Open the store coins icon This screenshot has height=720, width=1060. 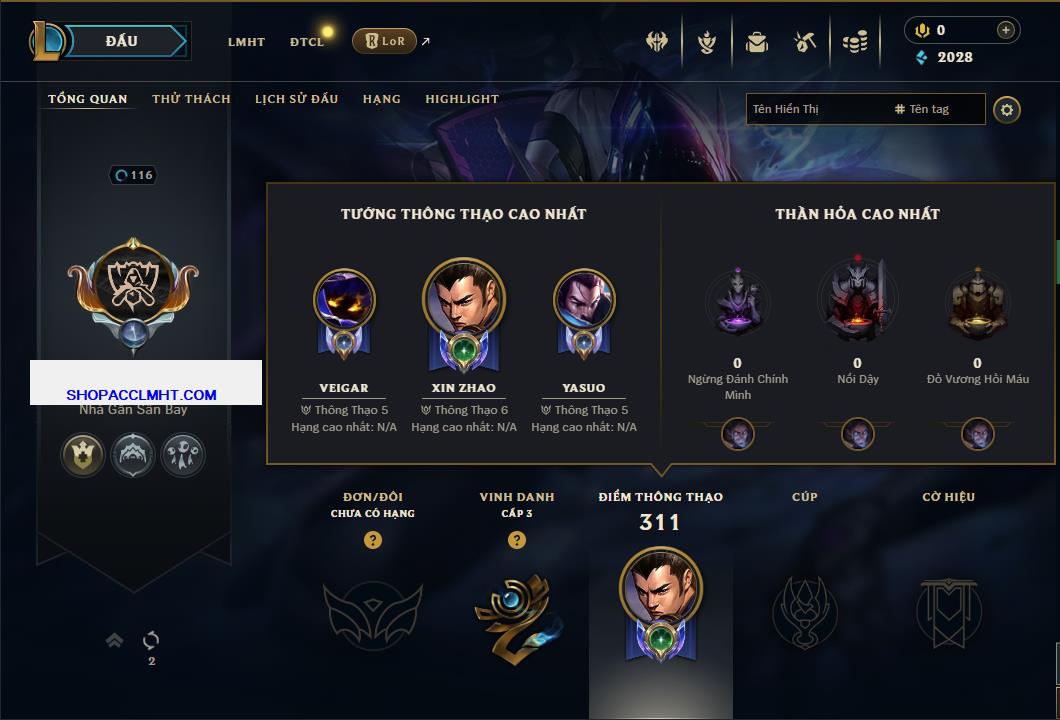point(854,42)
